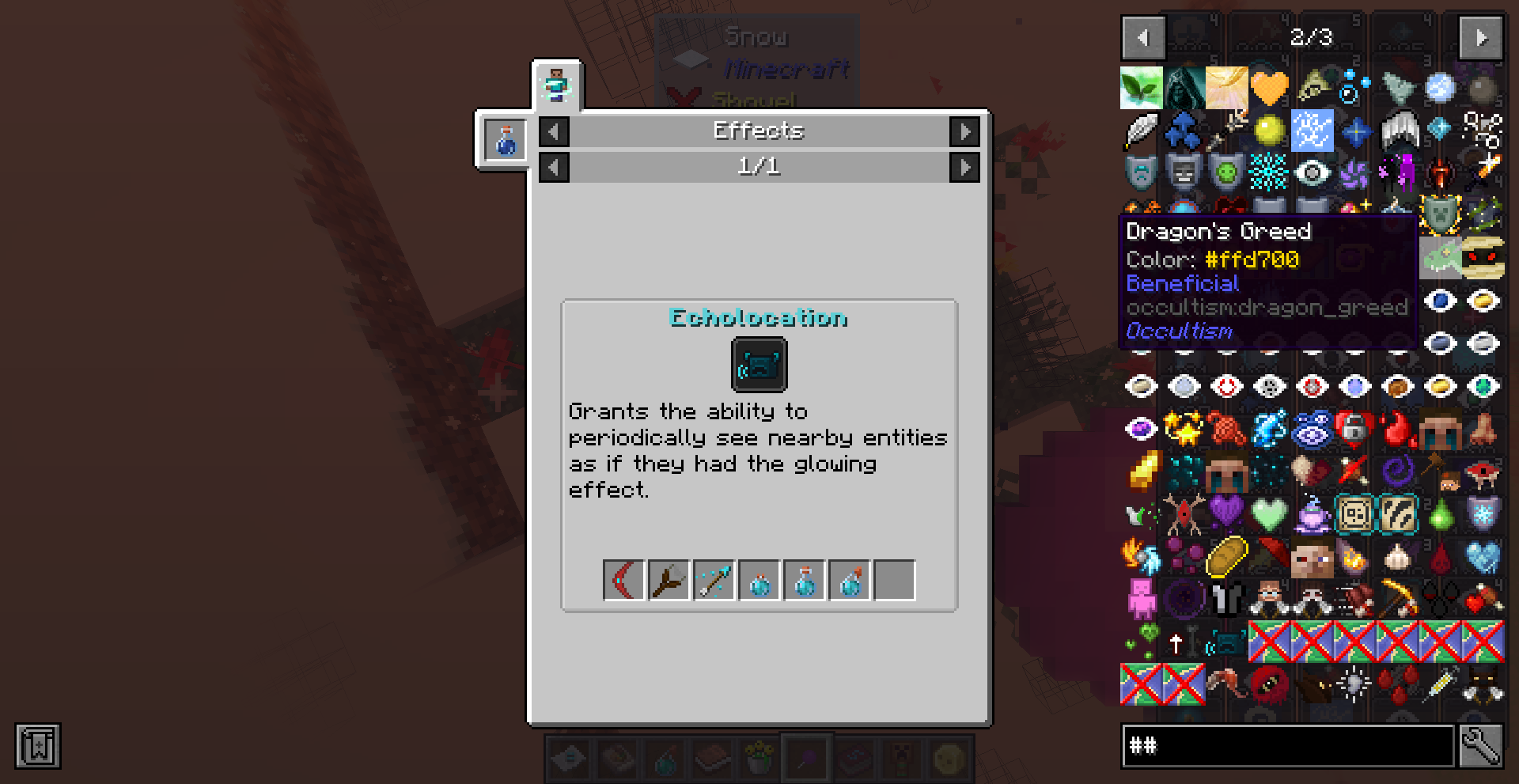
Task: Open the wrench configuration button
Action: click(1481, 745)
